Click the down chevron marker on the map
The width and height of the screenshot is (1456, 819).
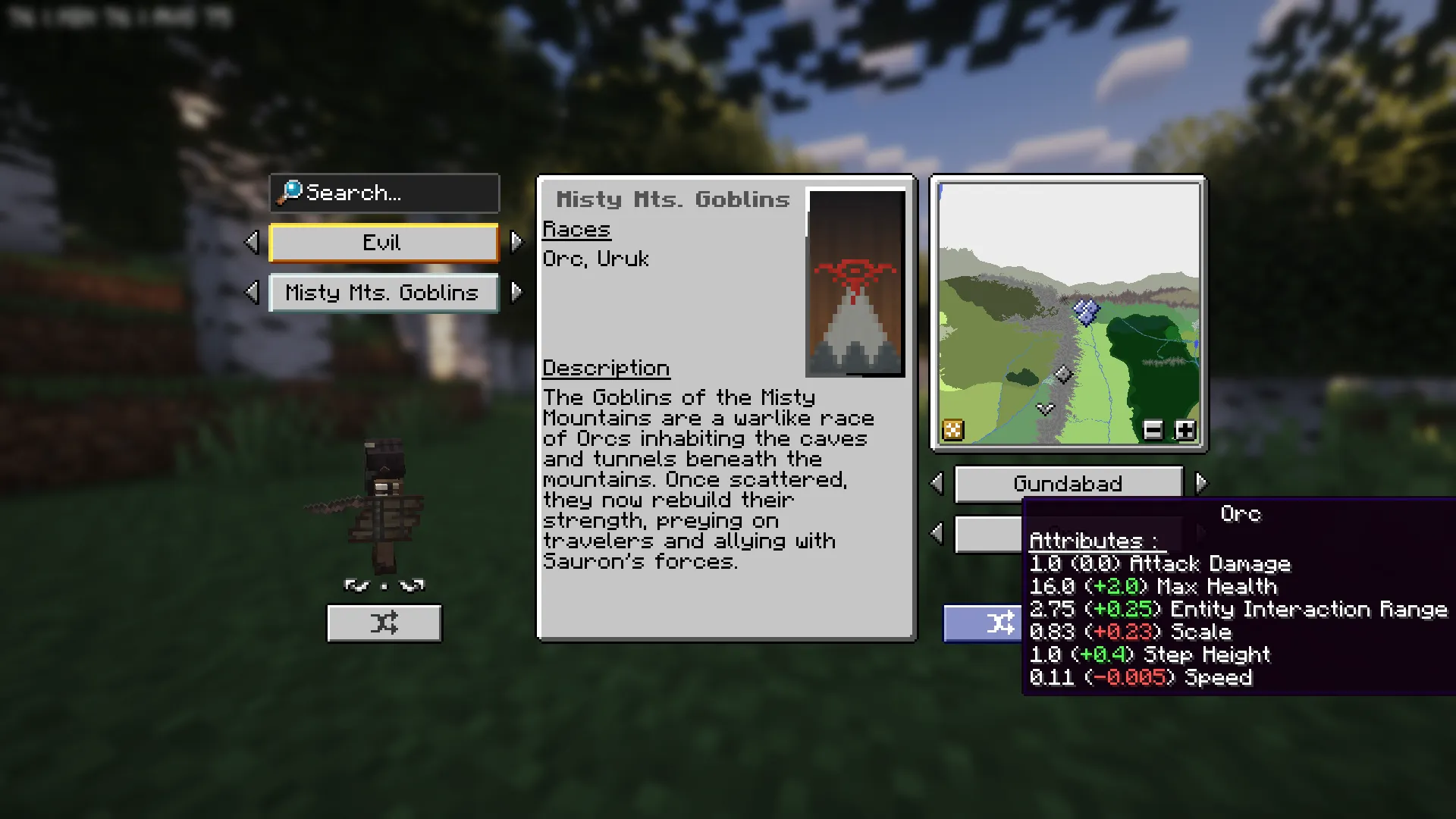[x=1046, y=409]
